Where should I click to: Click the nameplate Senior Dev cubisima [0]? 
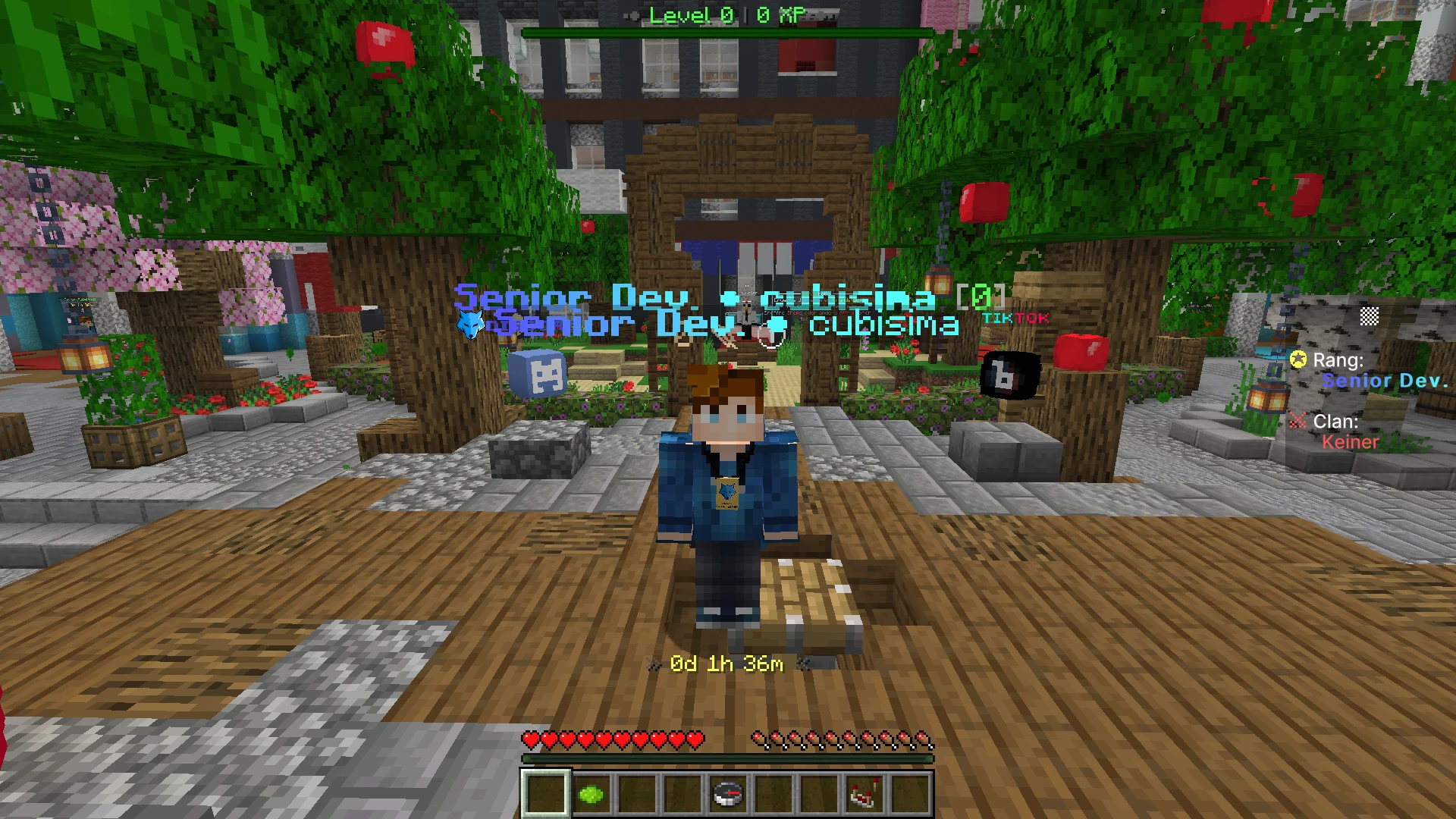pyautogui.click(x=728, y=299)
